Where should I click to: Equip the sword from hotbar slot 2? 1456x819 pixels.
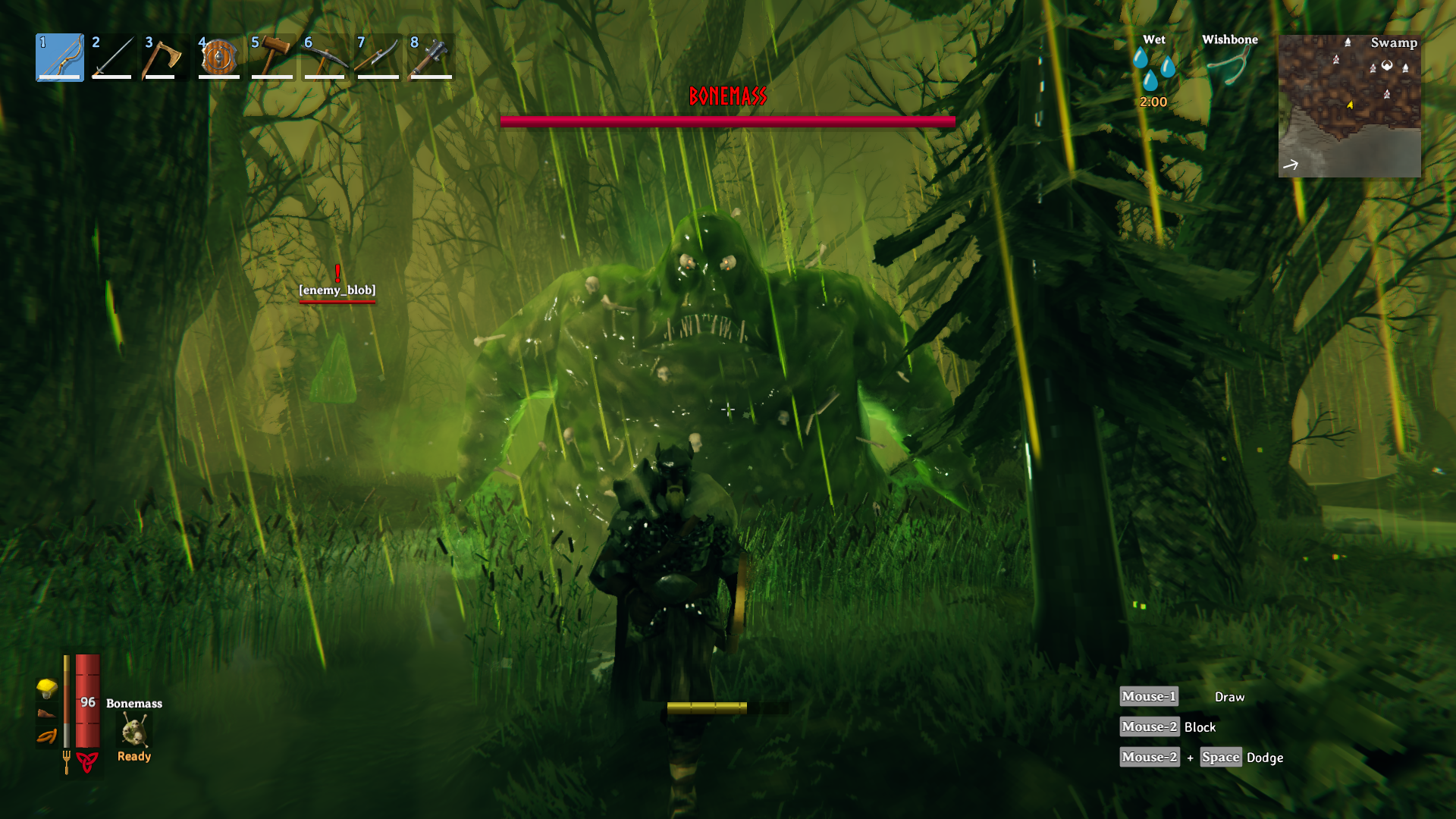coord(112,57)
